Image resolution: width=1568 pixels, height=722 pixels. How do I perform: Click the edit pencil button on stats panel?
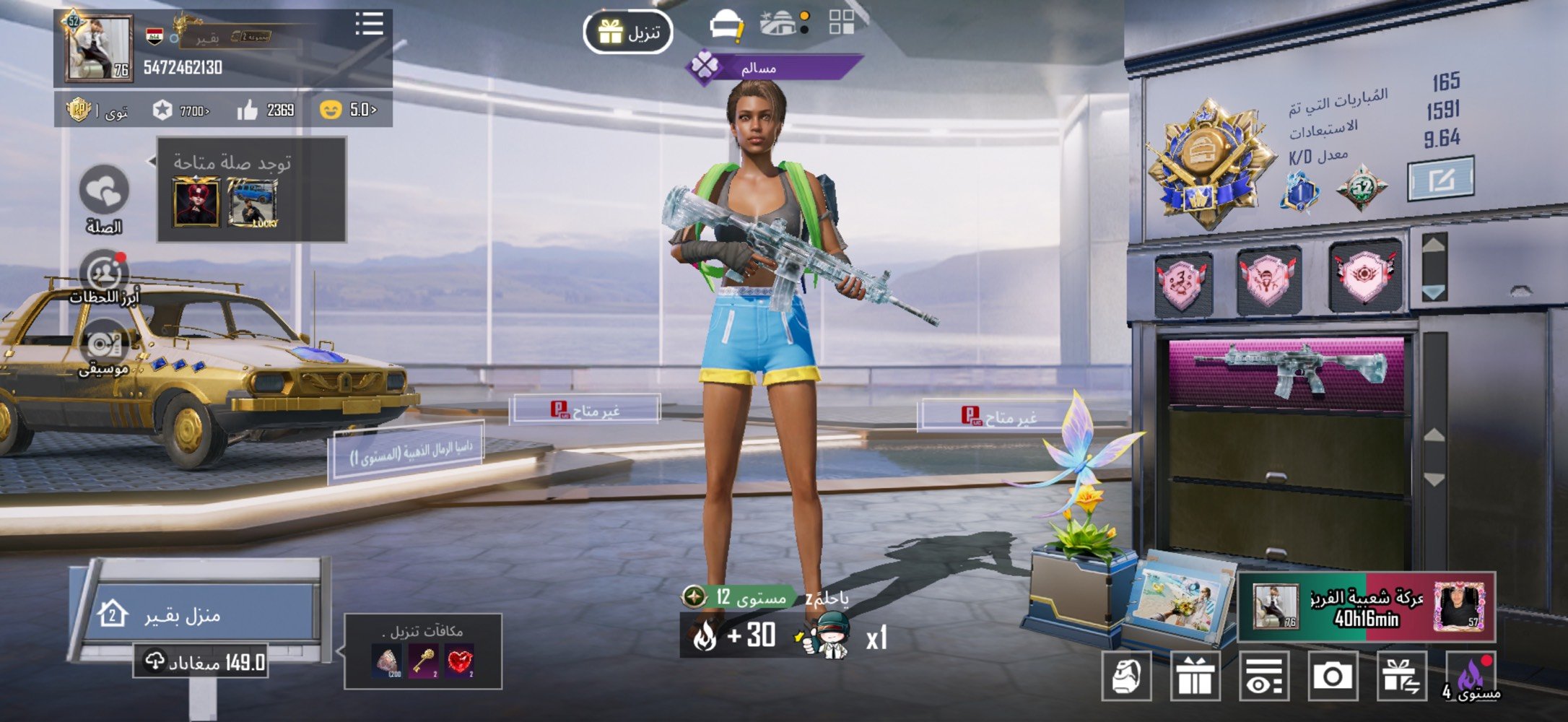(x=1441, y=178)
